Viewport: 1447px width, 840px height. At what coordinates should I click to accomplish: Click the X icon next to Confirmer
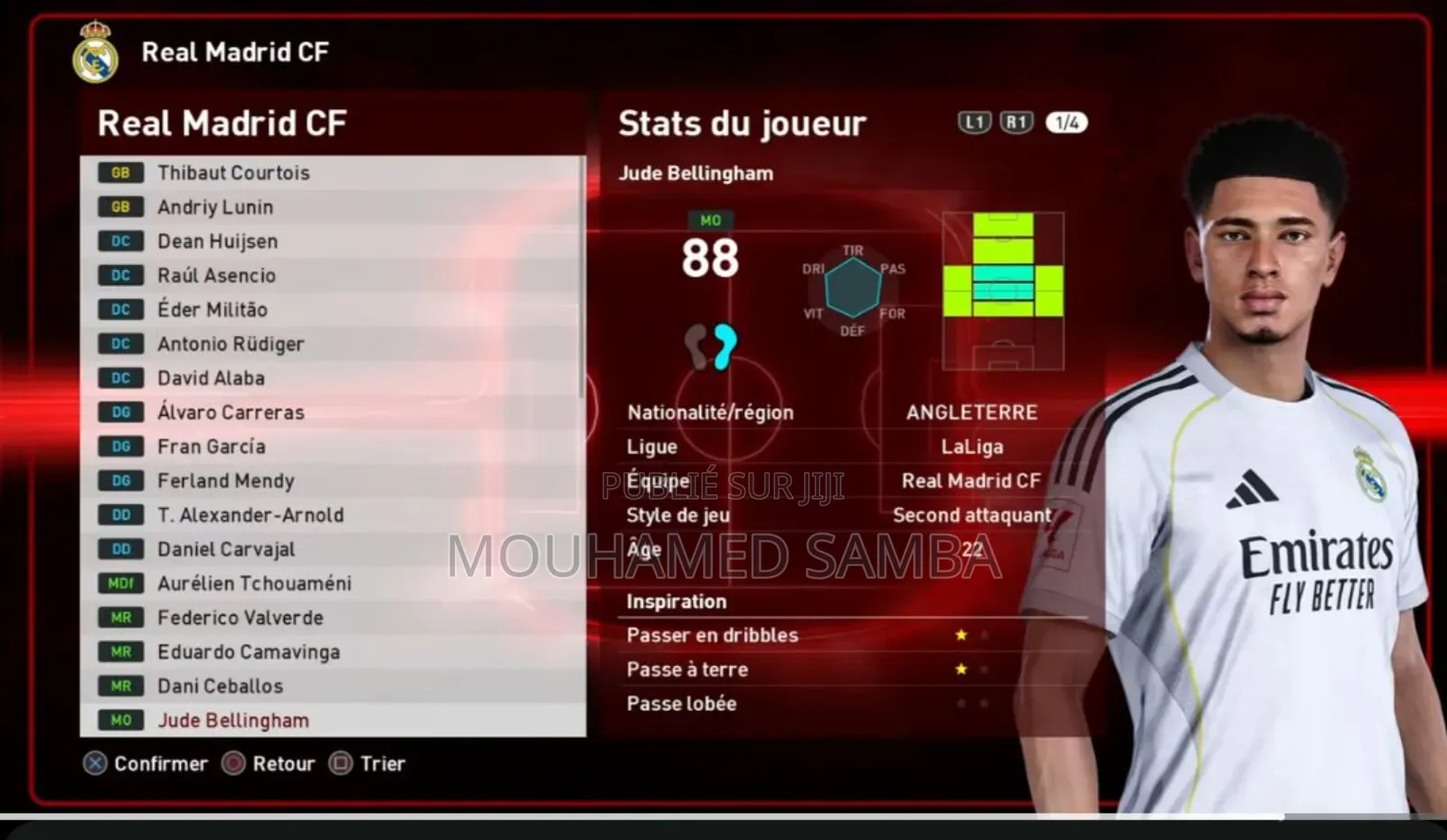[94, 764]
